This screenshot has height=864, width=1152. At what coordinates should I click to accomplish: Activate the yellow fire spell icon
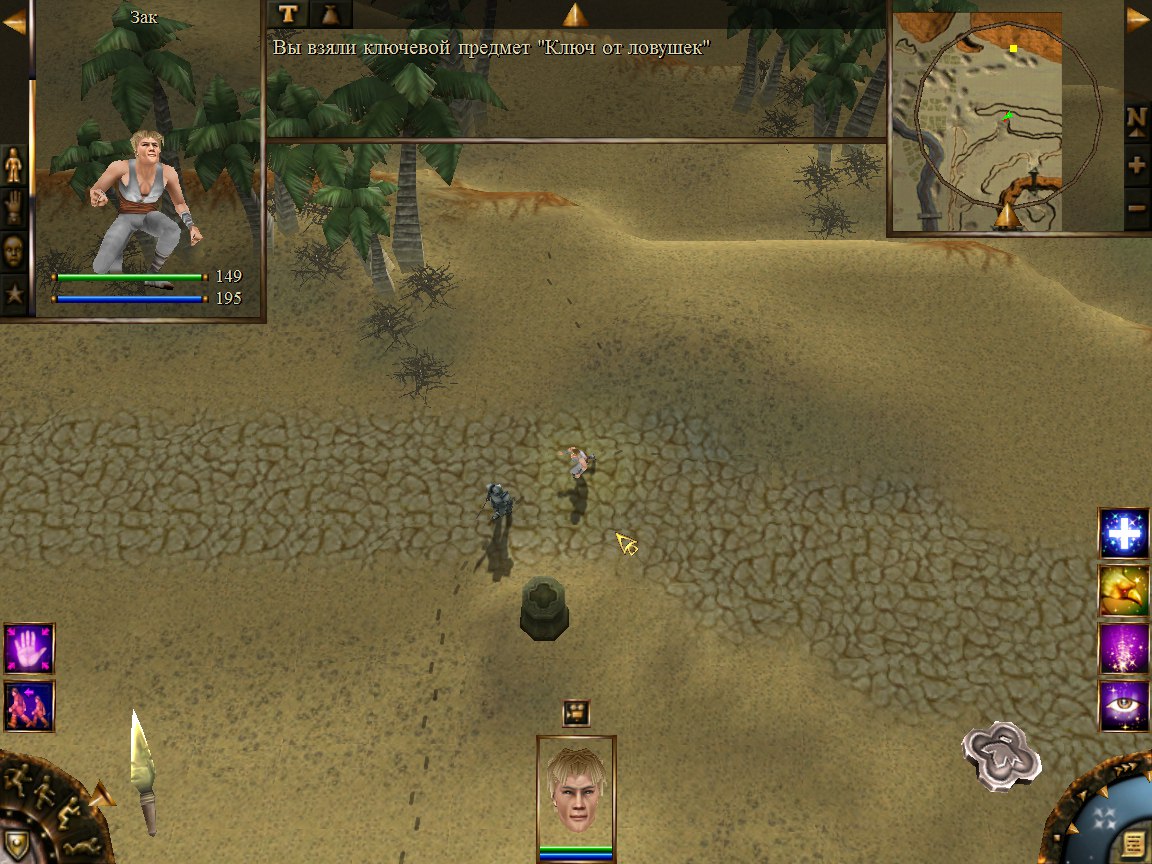click(x=1124, y=591)
